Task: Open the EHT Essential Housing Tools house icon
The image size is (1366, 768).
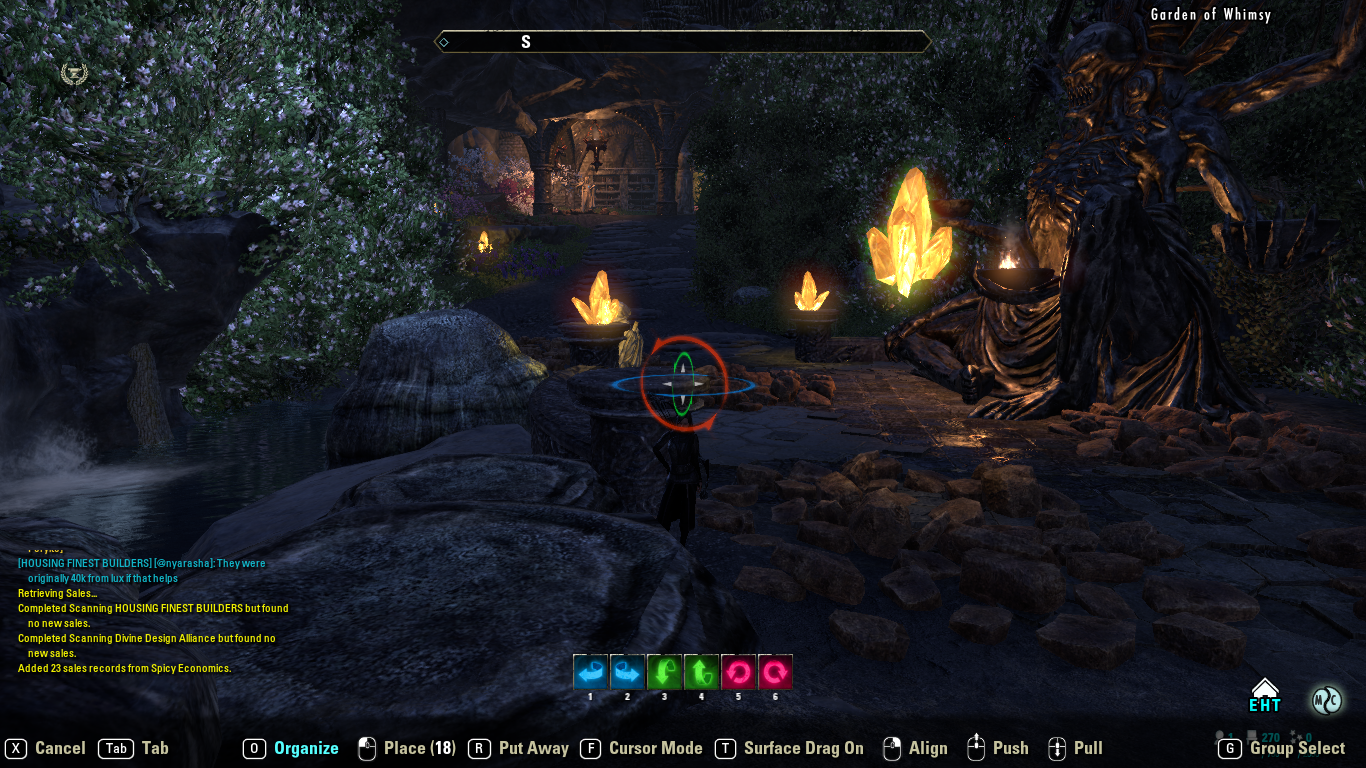Action: click(x=1264, y=691)
